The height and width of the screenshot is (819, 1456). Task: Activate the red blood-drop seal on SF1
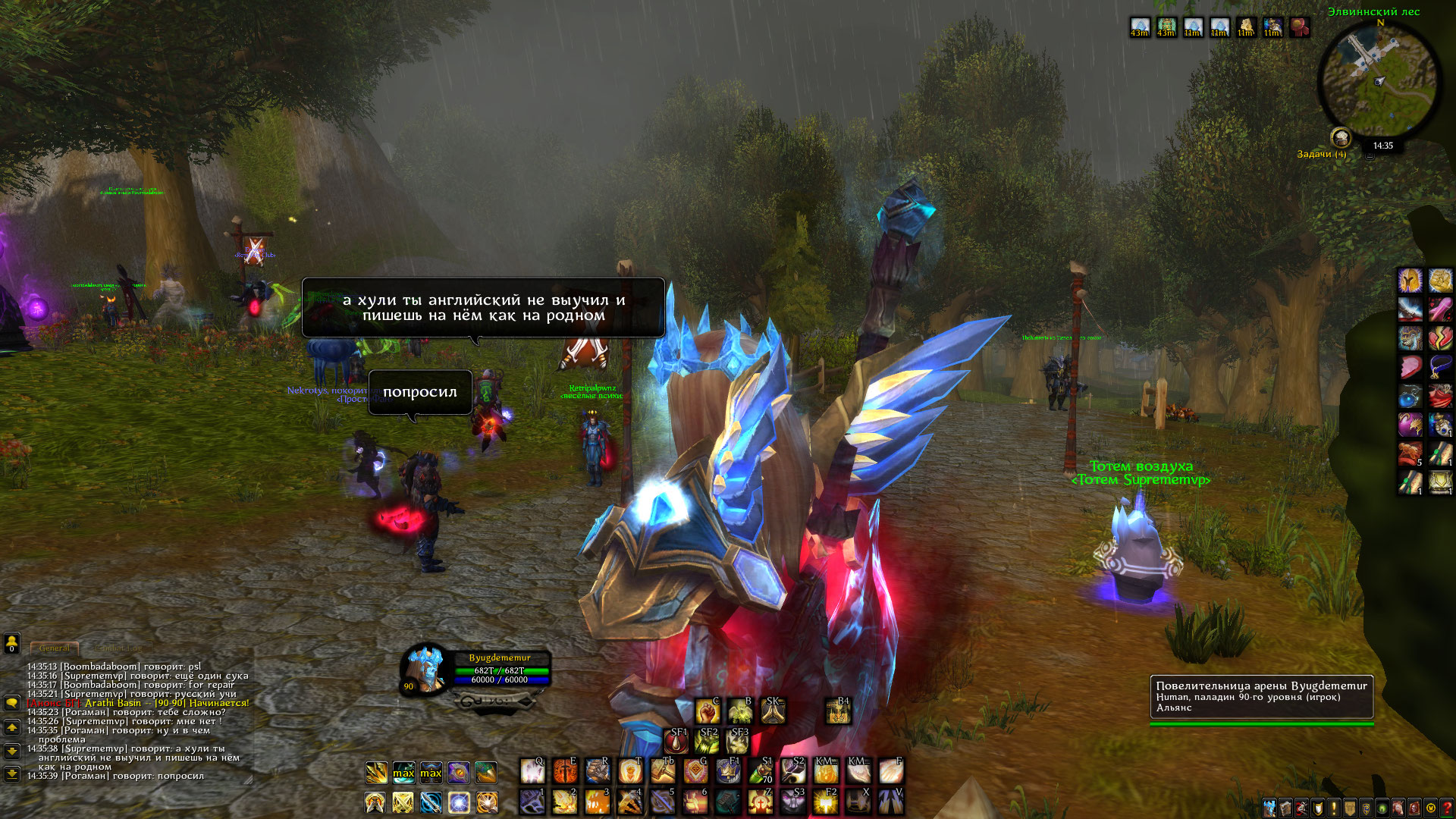tap(676, 741)
